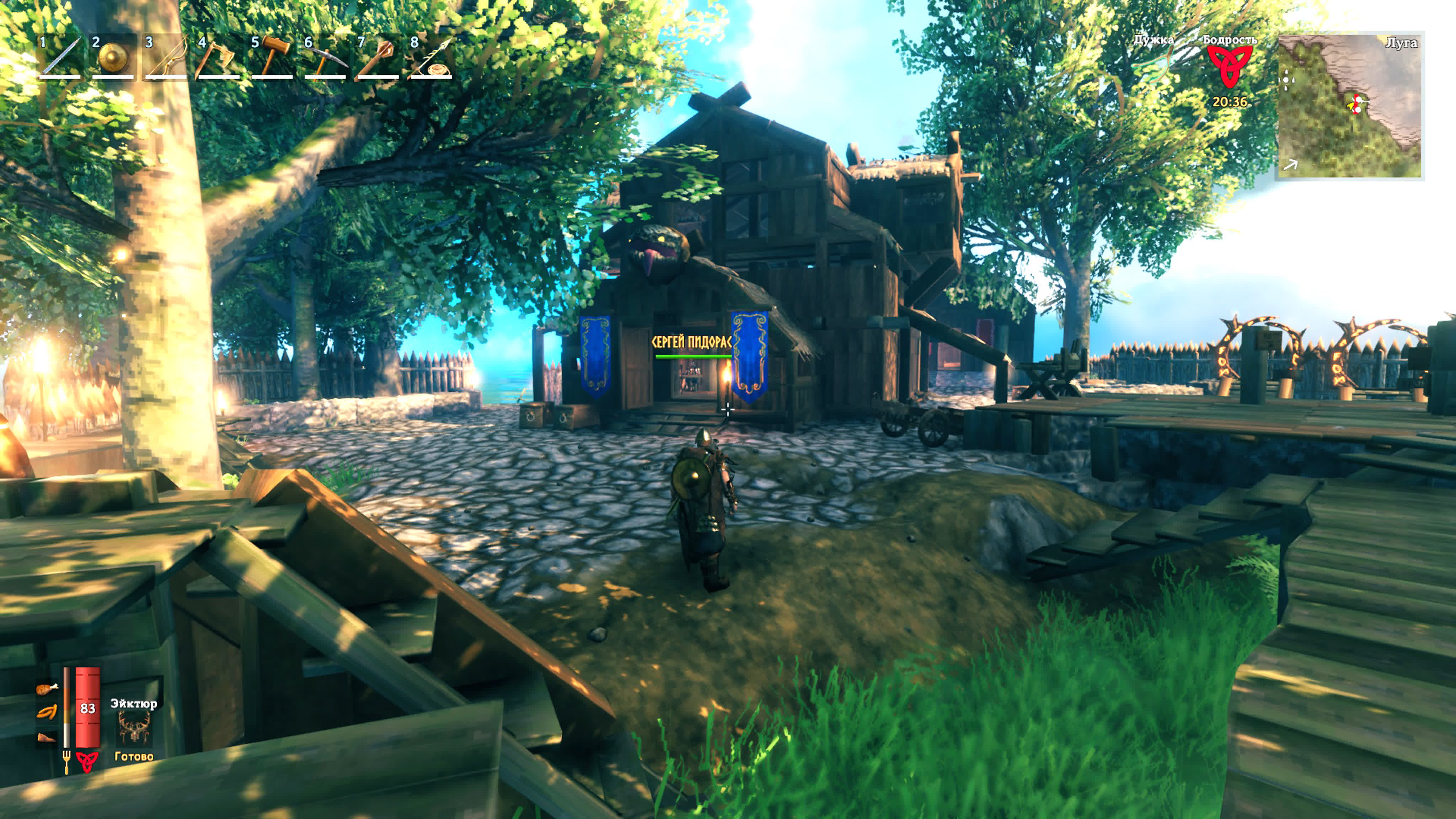Equip the round bronze shield slot
Image resolution: width=1456 pixels, height=819 pixels.
point(113,57)
